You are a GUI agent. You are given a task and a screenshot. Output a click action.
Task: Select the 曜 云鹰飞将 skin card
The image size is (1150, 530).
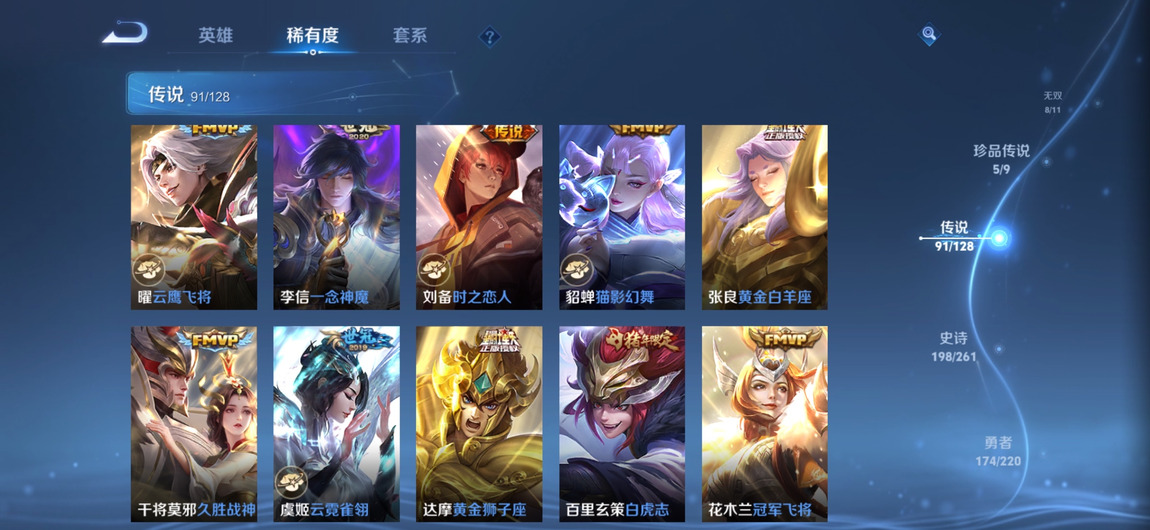click(194, 217)
